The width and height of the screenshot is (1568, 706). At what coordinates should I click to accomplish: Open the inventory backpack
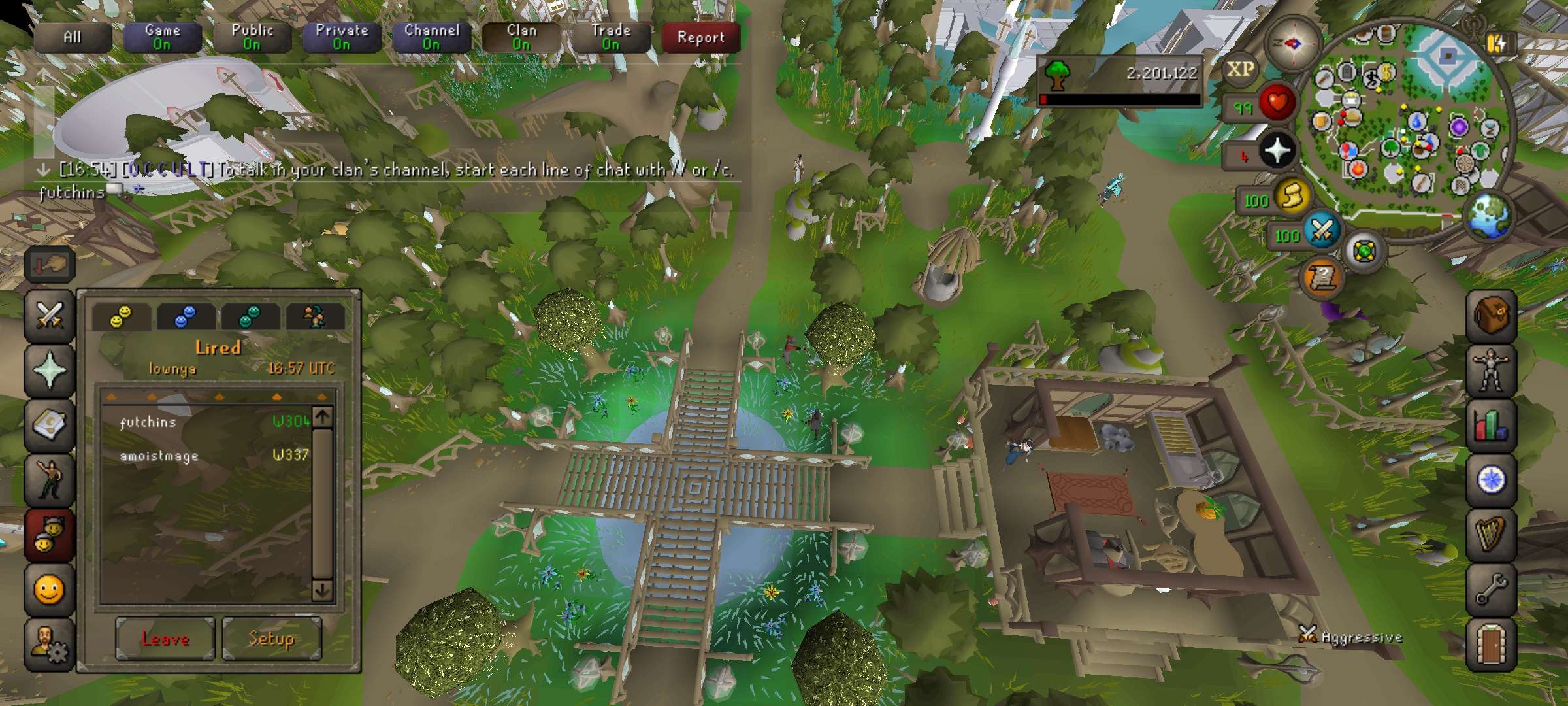click(1490, 316)
